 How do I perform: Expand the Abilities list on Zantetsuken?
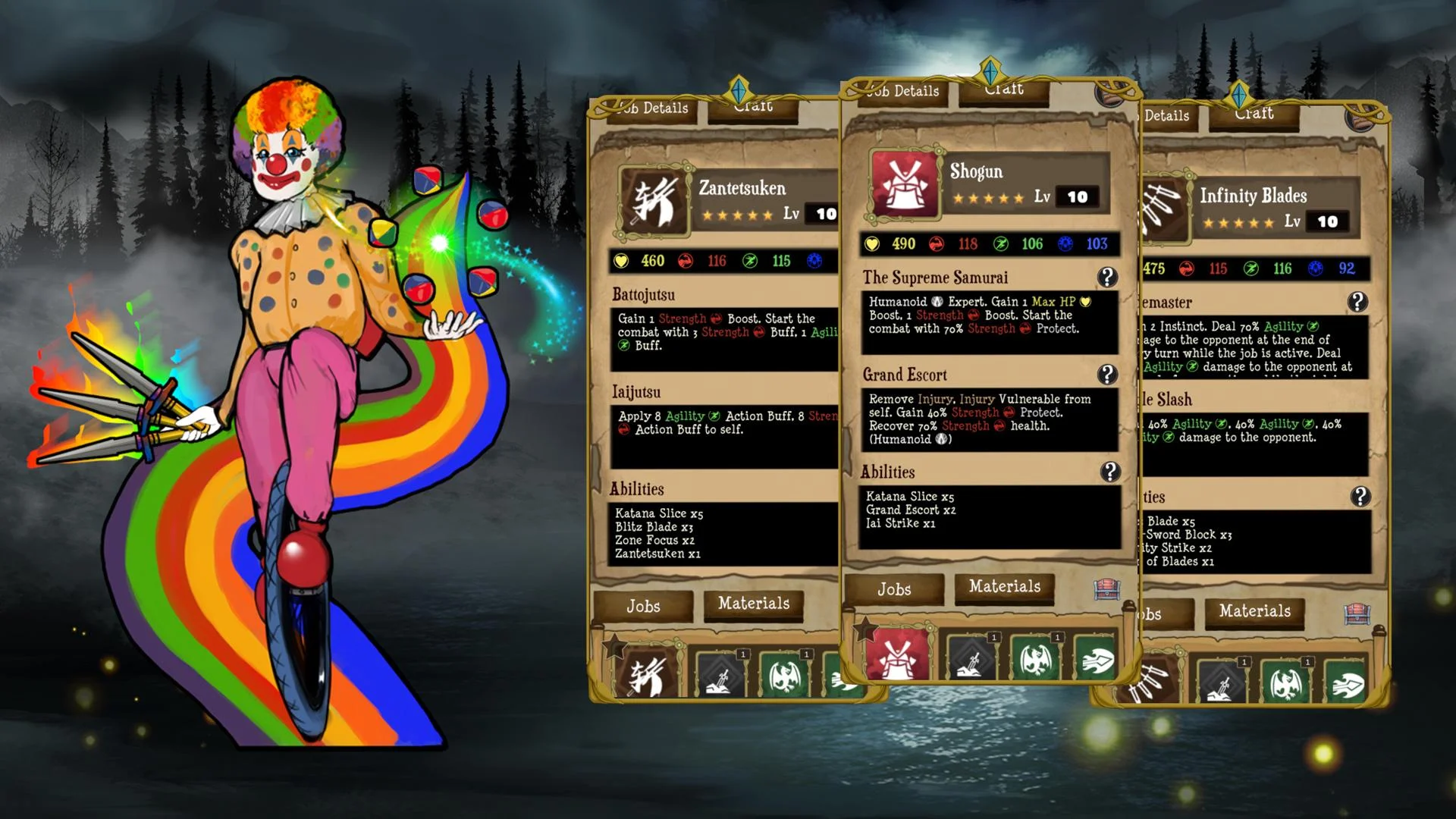[x=639, y=489]
